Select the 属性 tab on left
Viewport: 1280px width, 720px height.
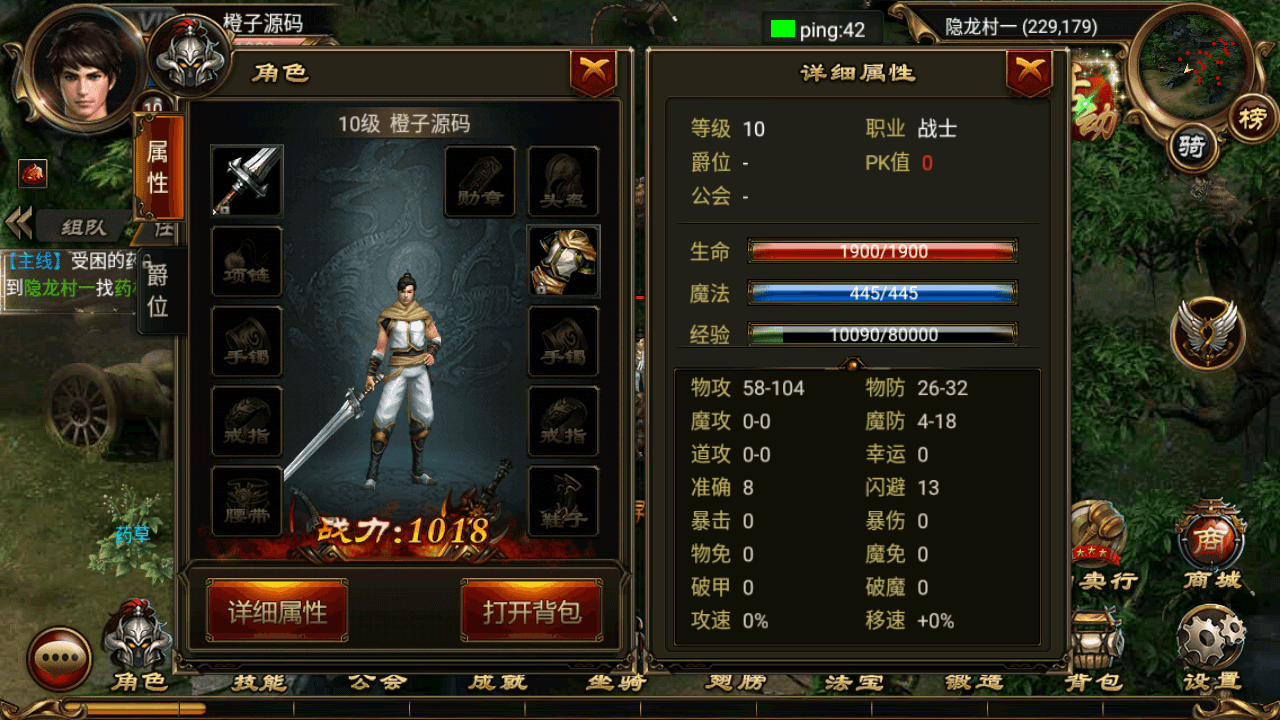coord(160,165)
